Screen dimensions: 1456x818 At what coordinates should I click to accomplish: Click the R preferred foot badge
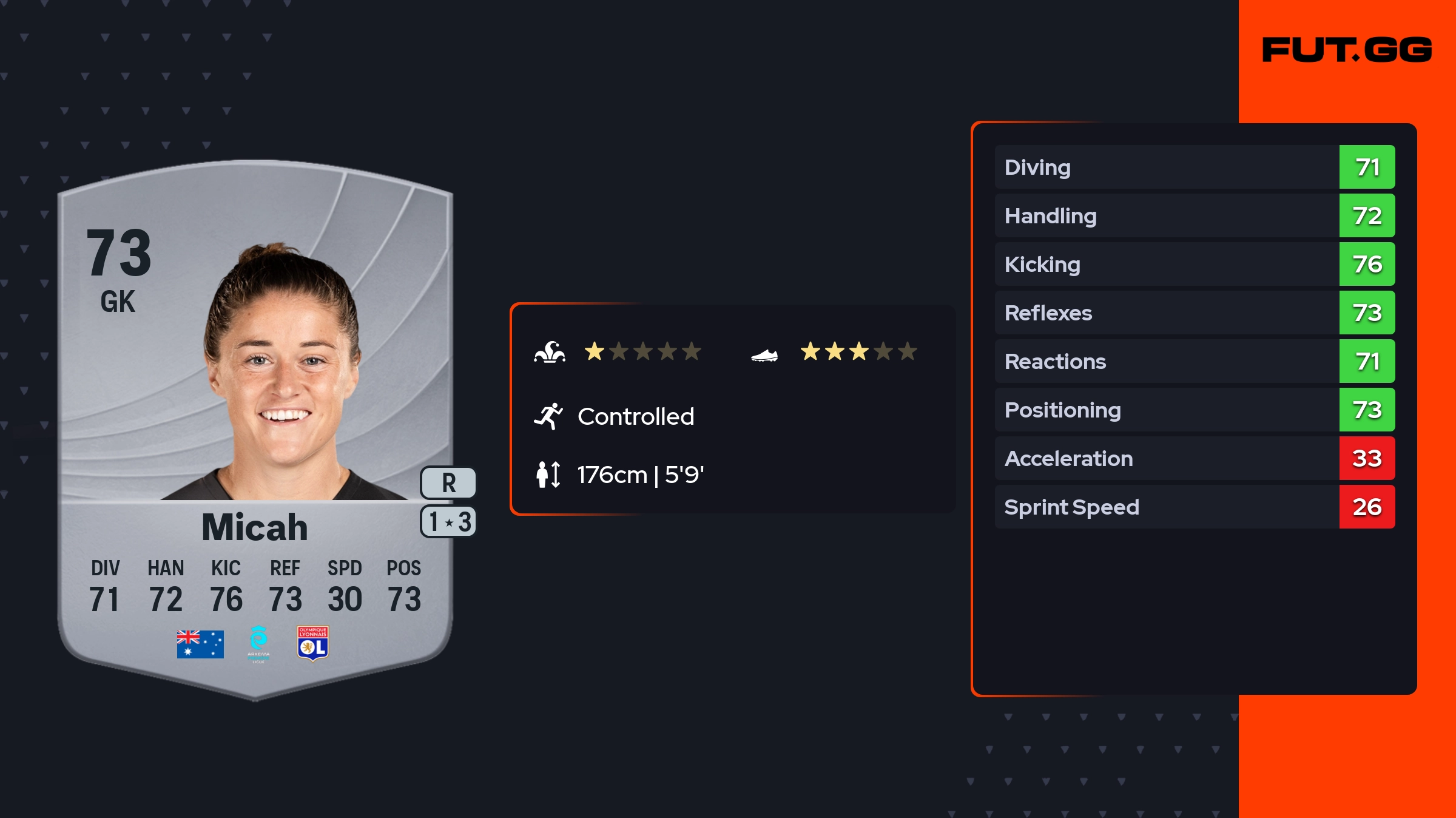coord(448,483)
